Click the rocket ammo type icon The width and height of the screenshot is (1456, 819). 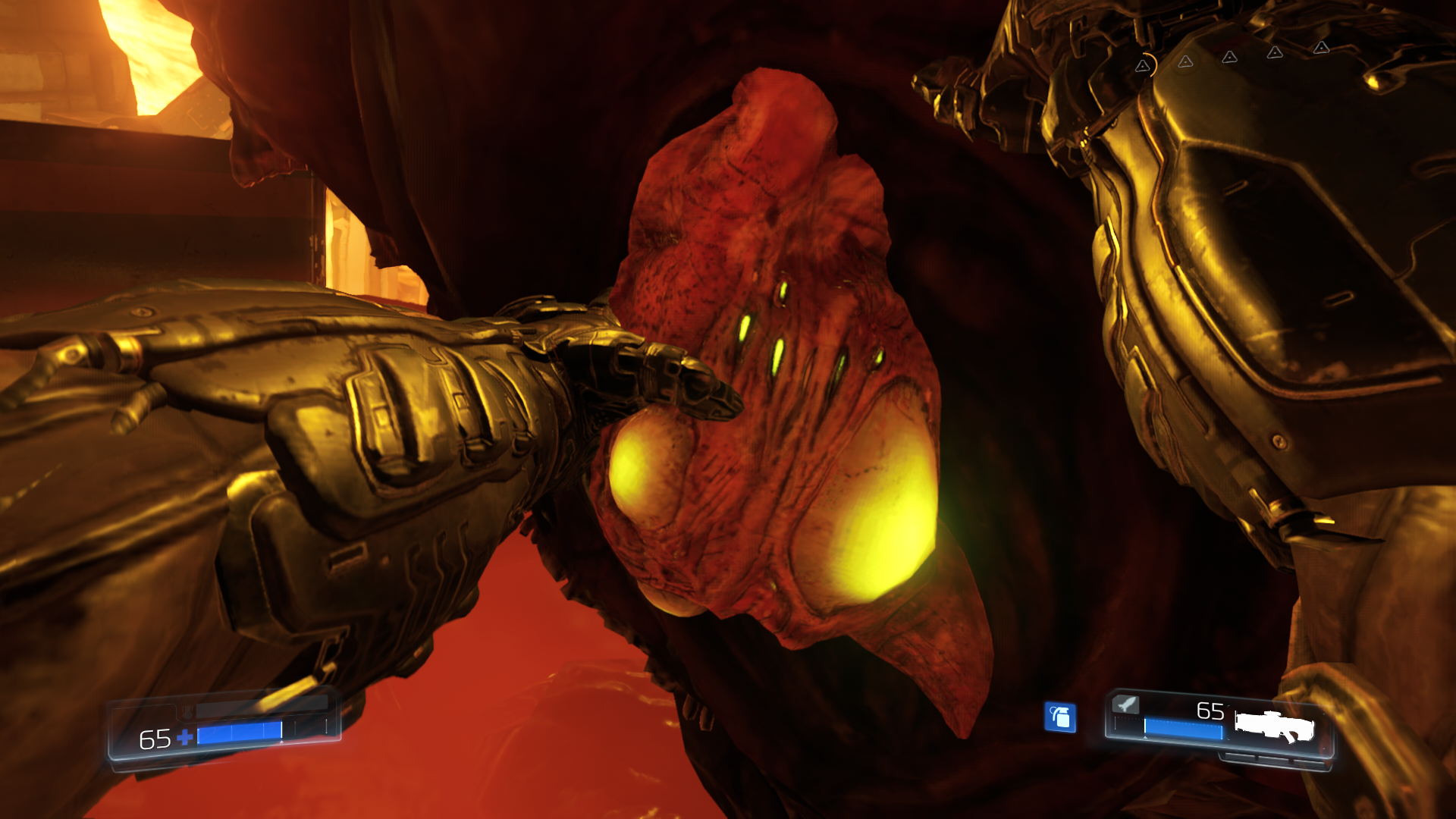click(1126, 704)
